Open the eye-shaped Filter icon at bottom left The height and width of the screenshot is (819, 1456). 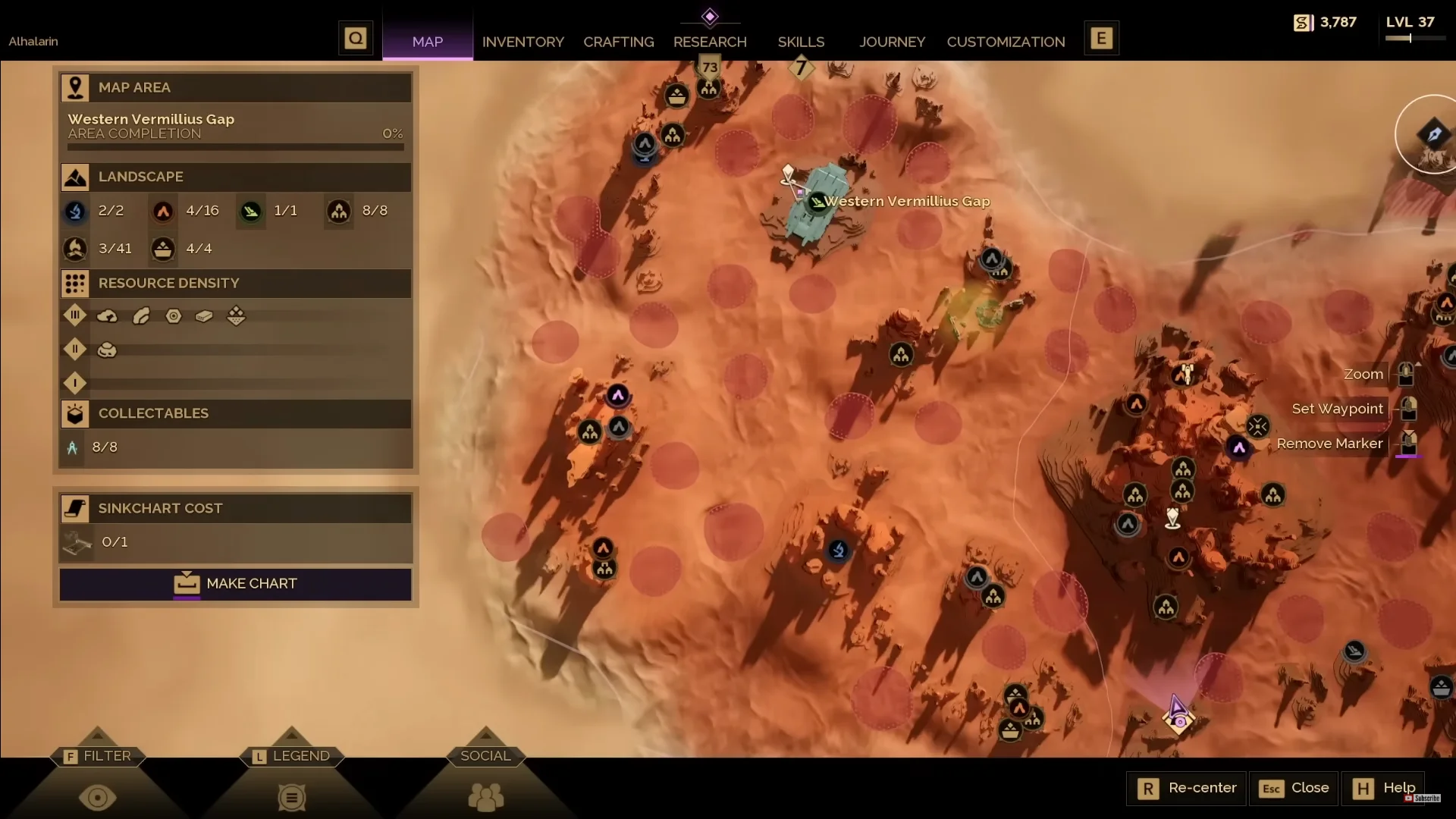click(98, 798)
